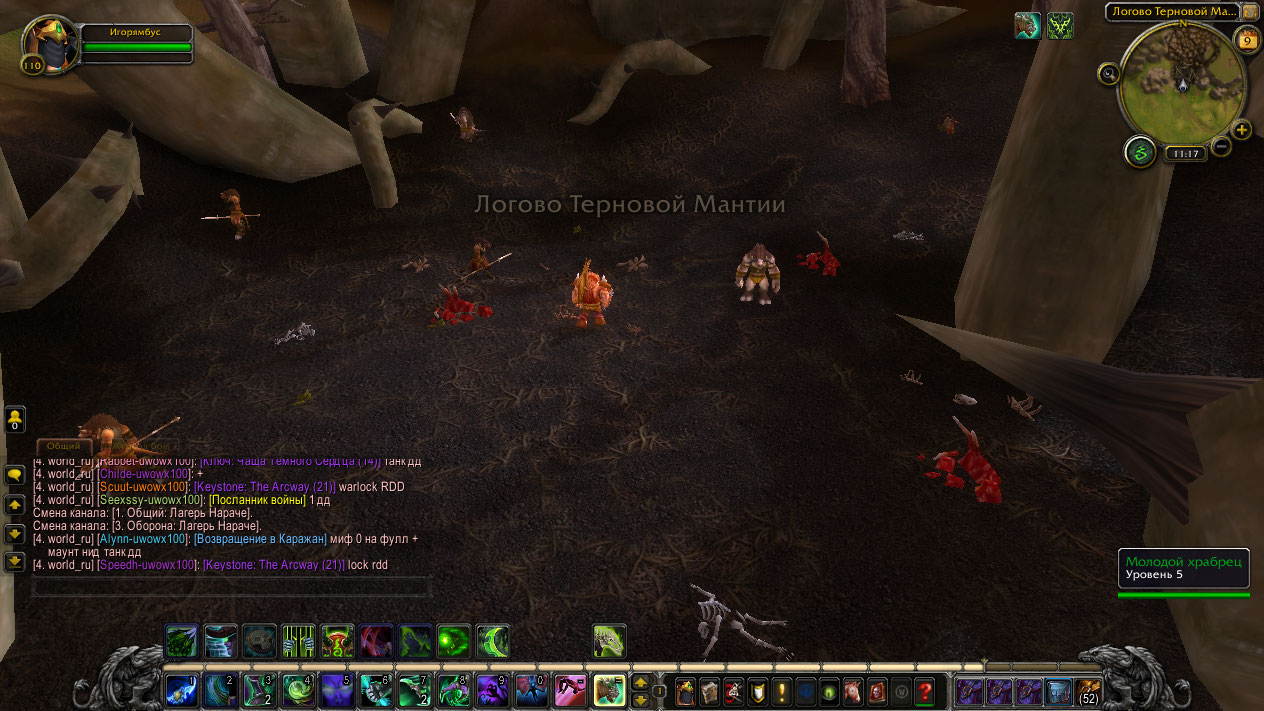
Task: Zoom out the minimap with minus button
Action: click(x=1221, y=147)
